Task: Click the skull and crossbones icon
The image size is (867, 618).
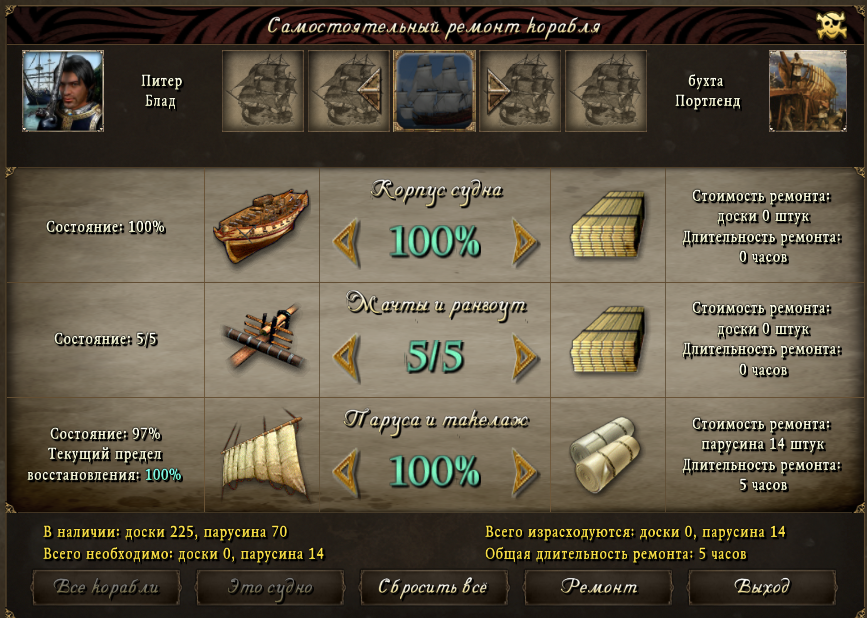Action: [831, 26]
